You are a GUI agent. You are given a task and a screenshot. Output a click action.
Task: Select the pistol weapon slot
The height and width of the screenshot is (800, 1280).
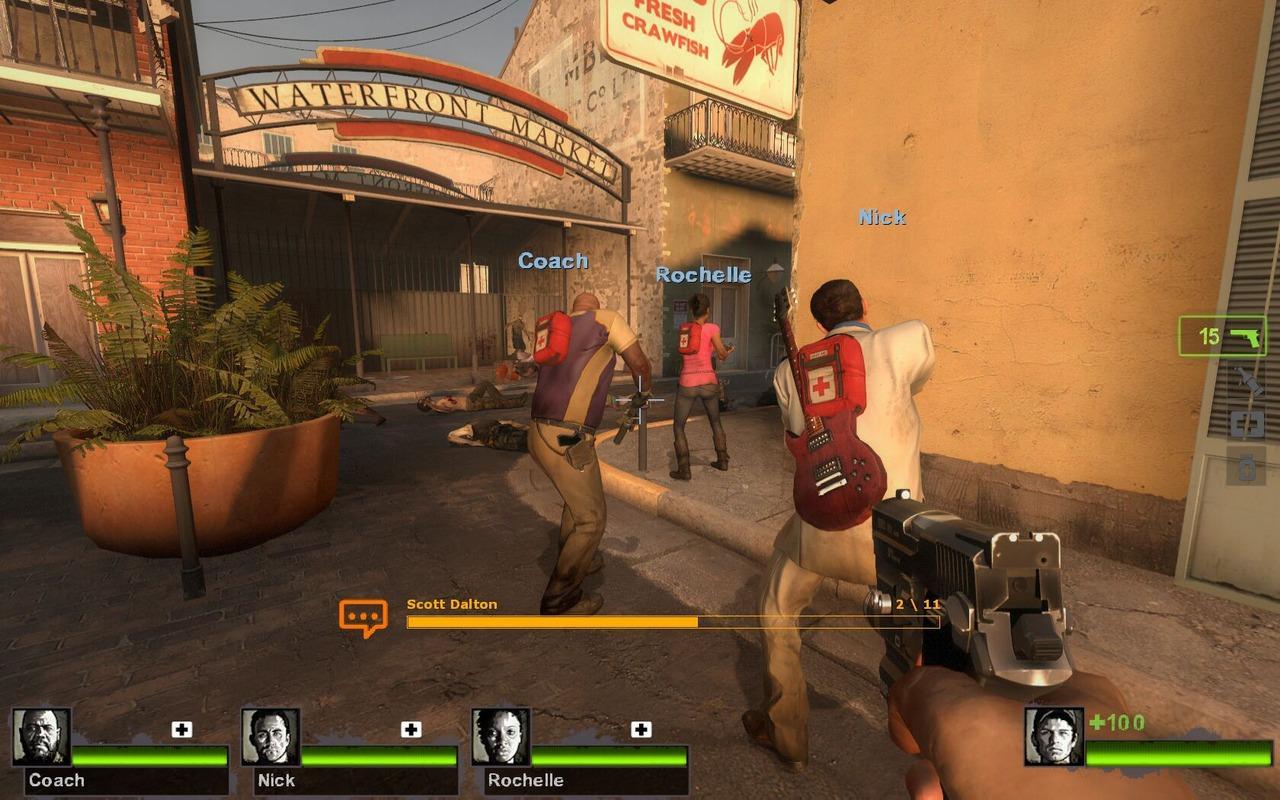click(1222, 336)
